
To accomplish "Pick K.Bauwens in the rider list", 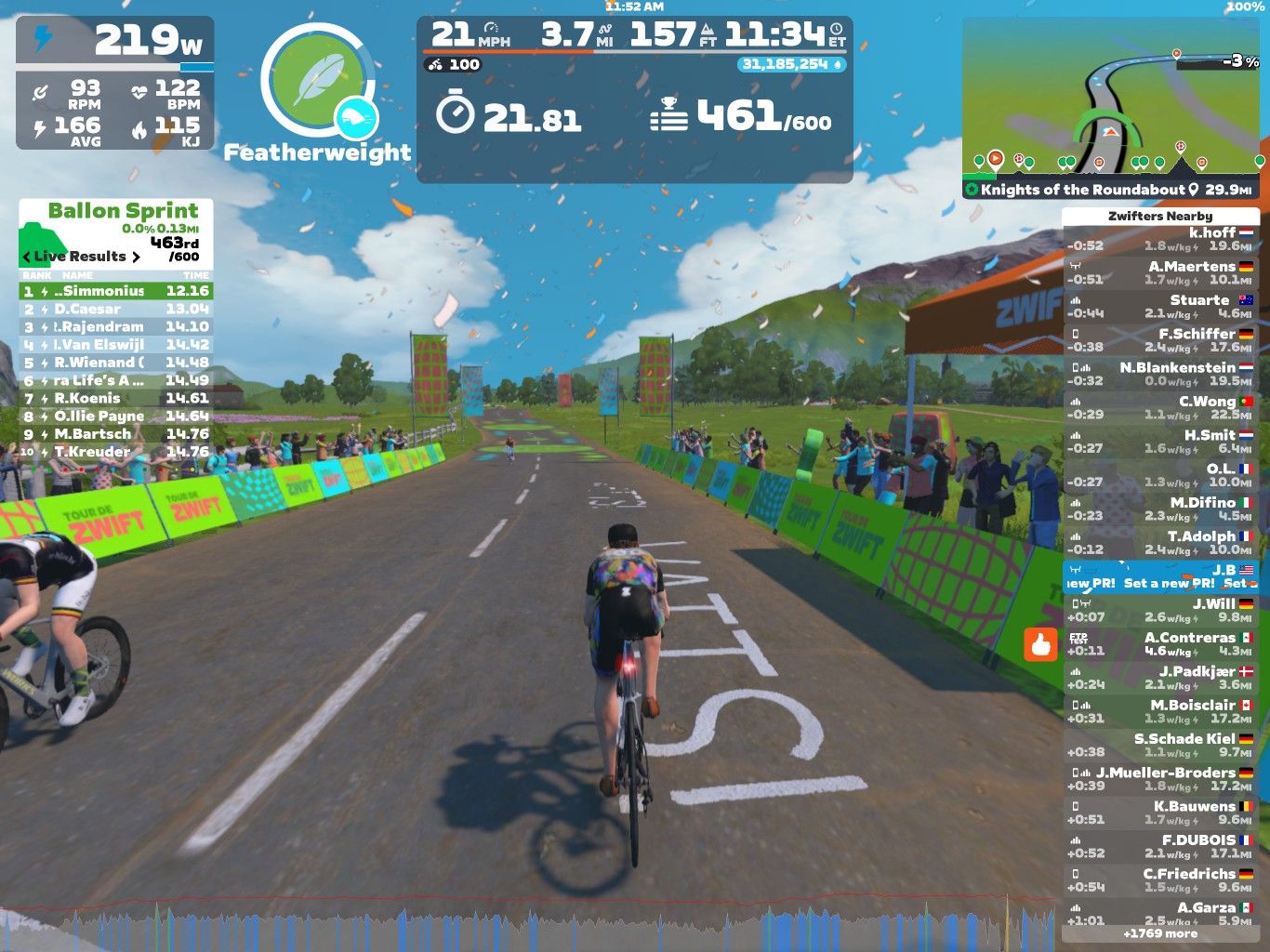I will 1159,812.
